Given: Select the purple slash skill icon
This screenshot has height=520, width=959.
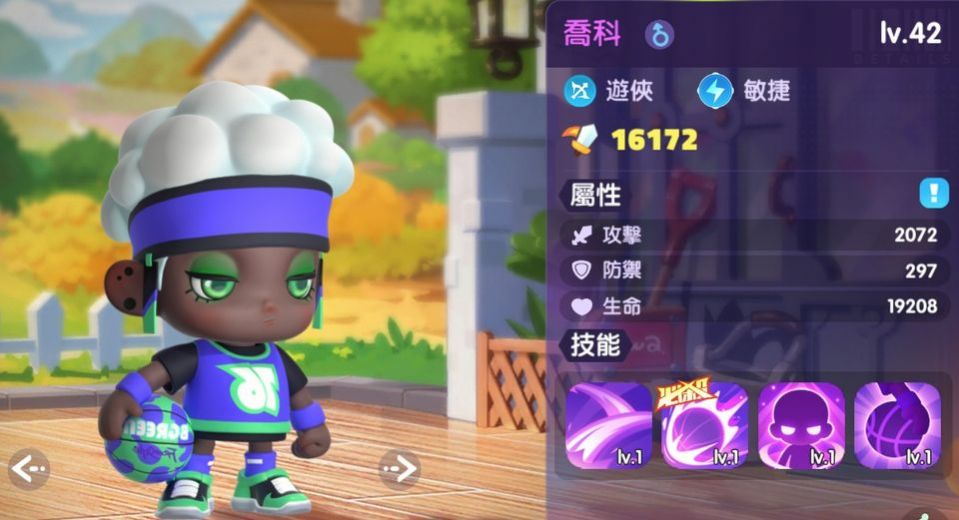Looking at the screenshot, I should pos(609,426).
